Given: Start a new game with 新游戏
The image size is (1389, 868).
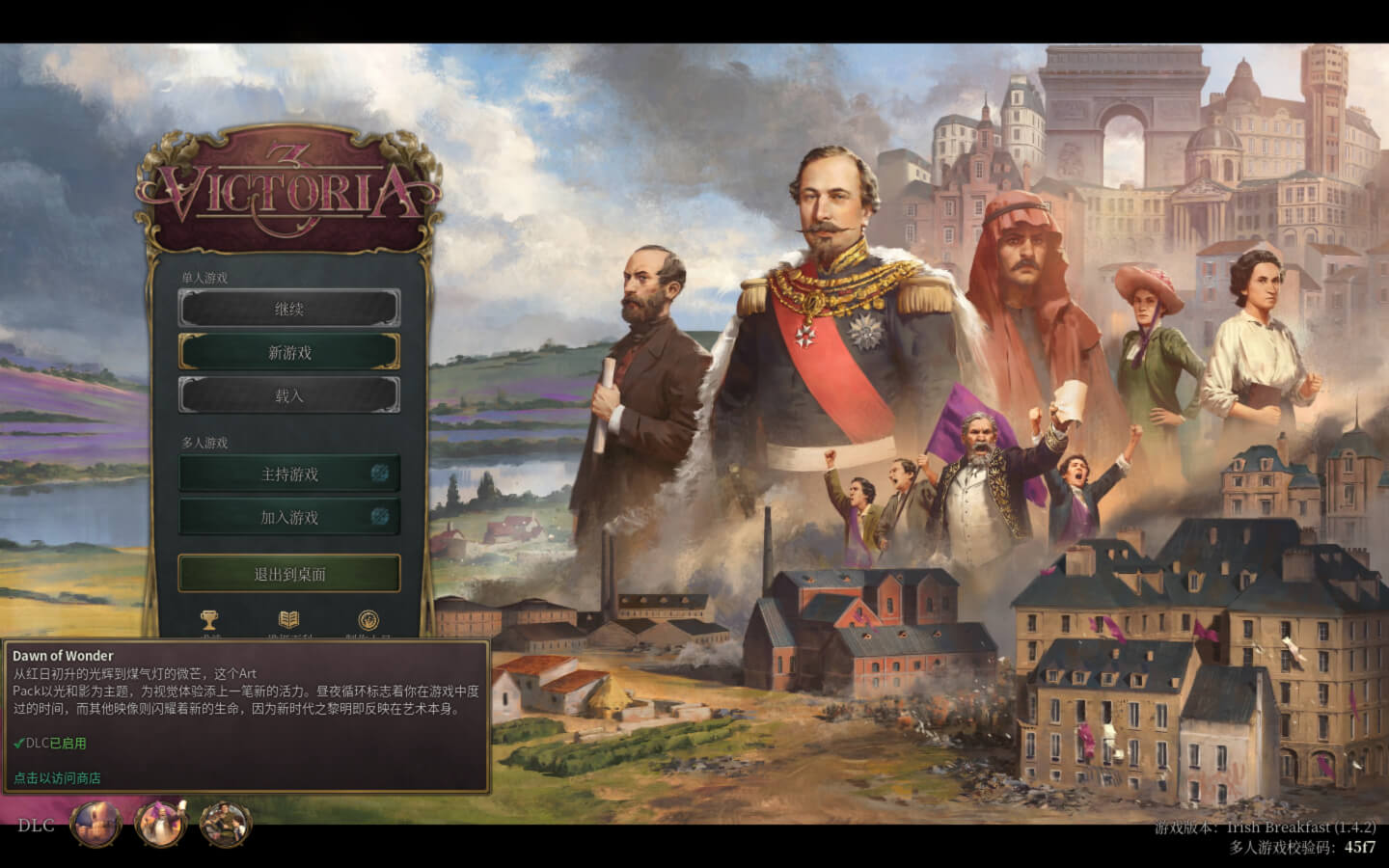Looking at the screenshot, I should (288, 352).
